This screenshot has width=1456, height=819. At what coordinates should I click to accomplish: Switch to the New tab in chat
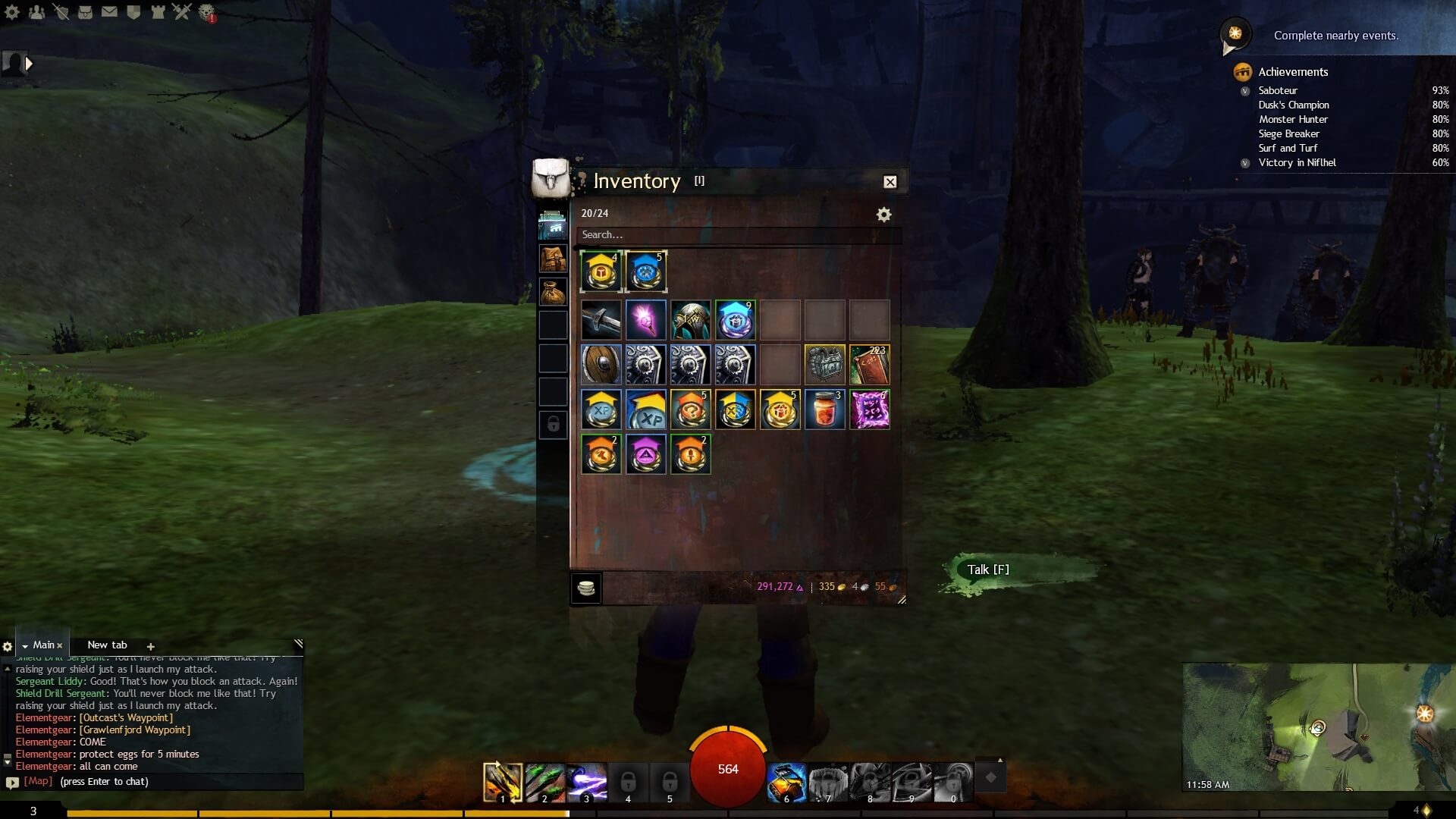(106, 644)
